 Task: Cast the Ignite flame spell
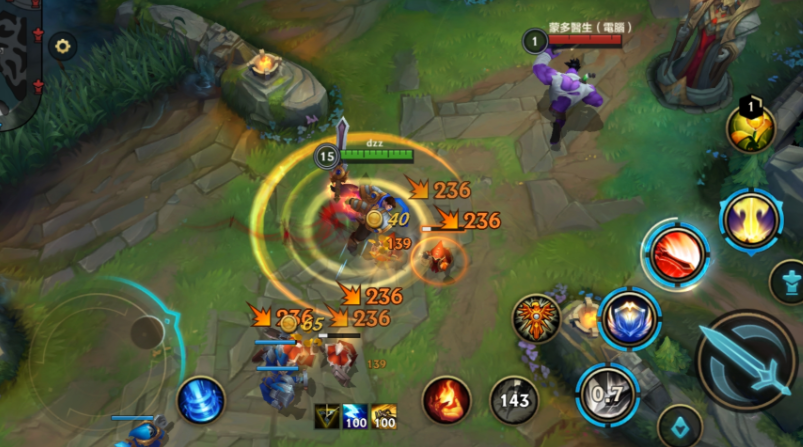[446, 400]
